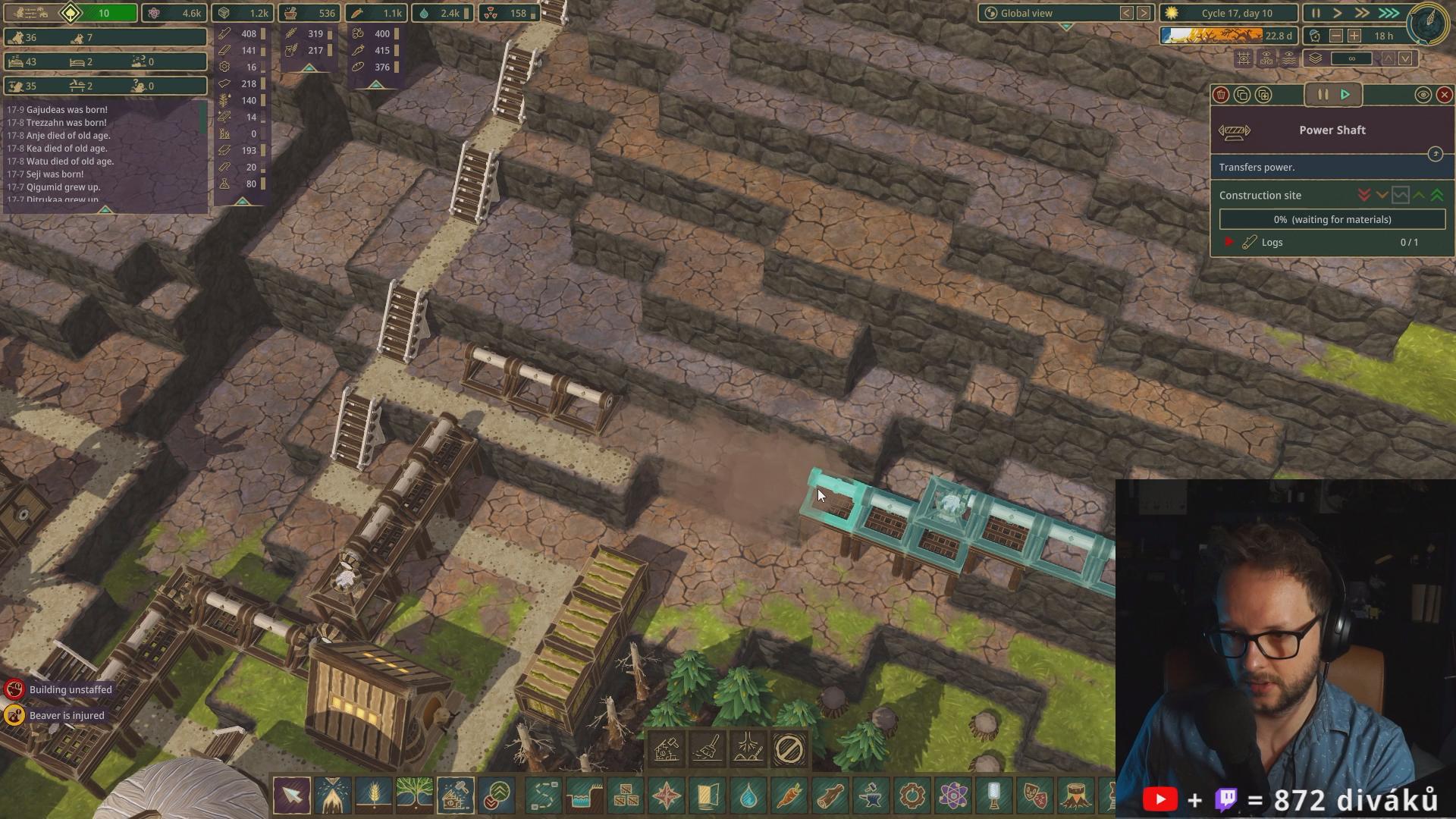
Task: Select the cursor tool in the toolbar
Action: 292,795
